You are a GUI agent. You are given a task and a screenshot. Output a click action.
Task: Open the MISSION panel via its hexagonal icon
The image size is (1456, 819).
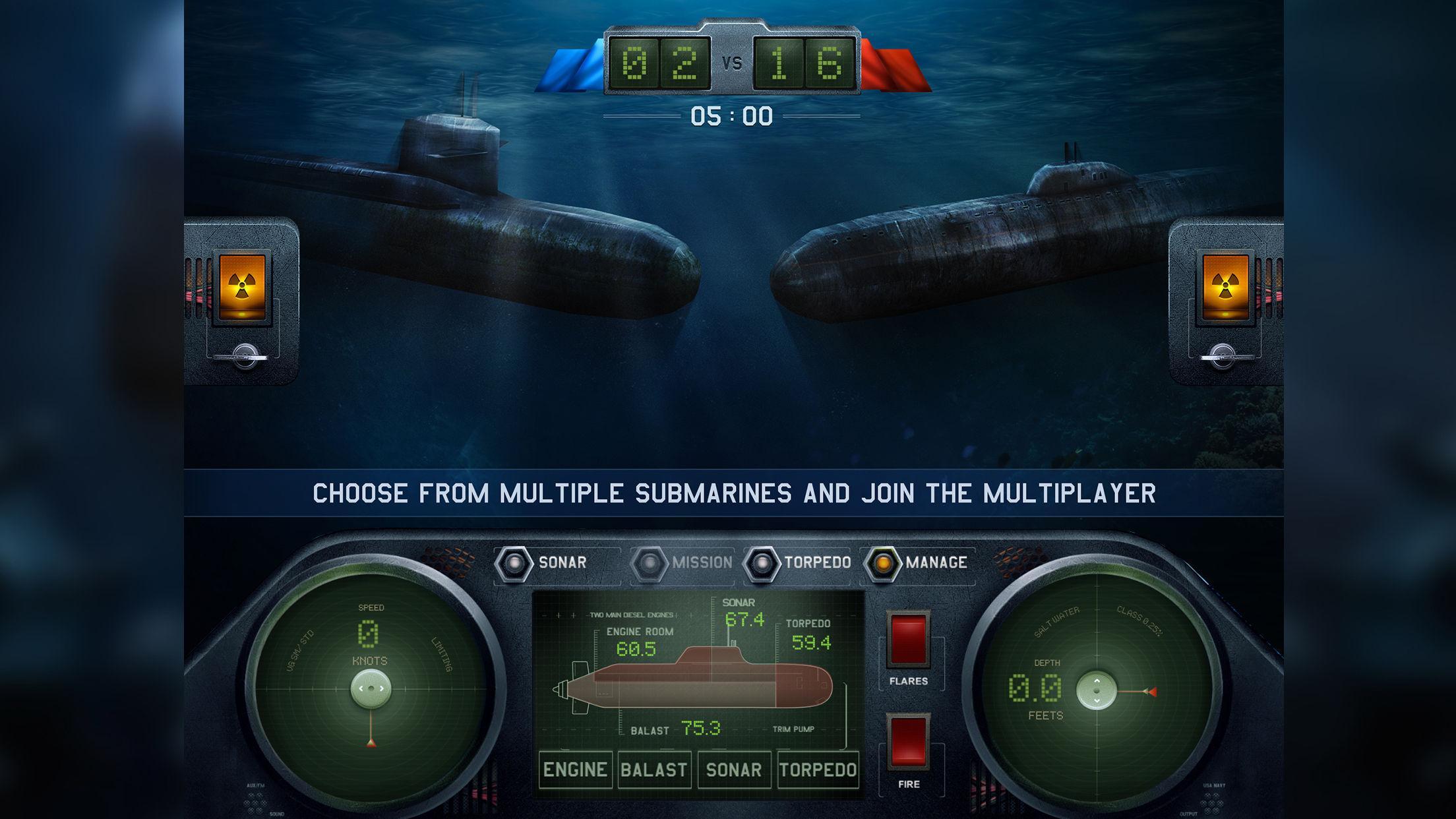650,563
